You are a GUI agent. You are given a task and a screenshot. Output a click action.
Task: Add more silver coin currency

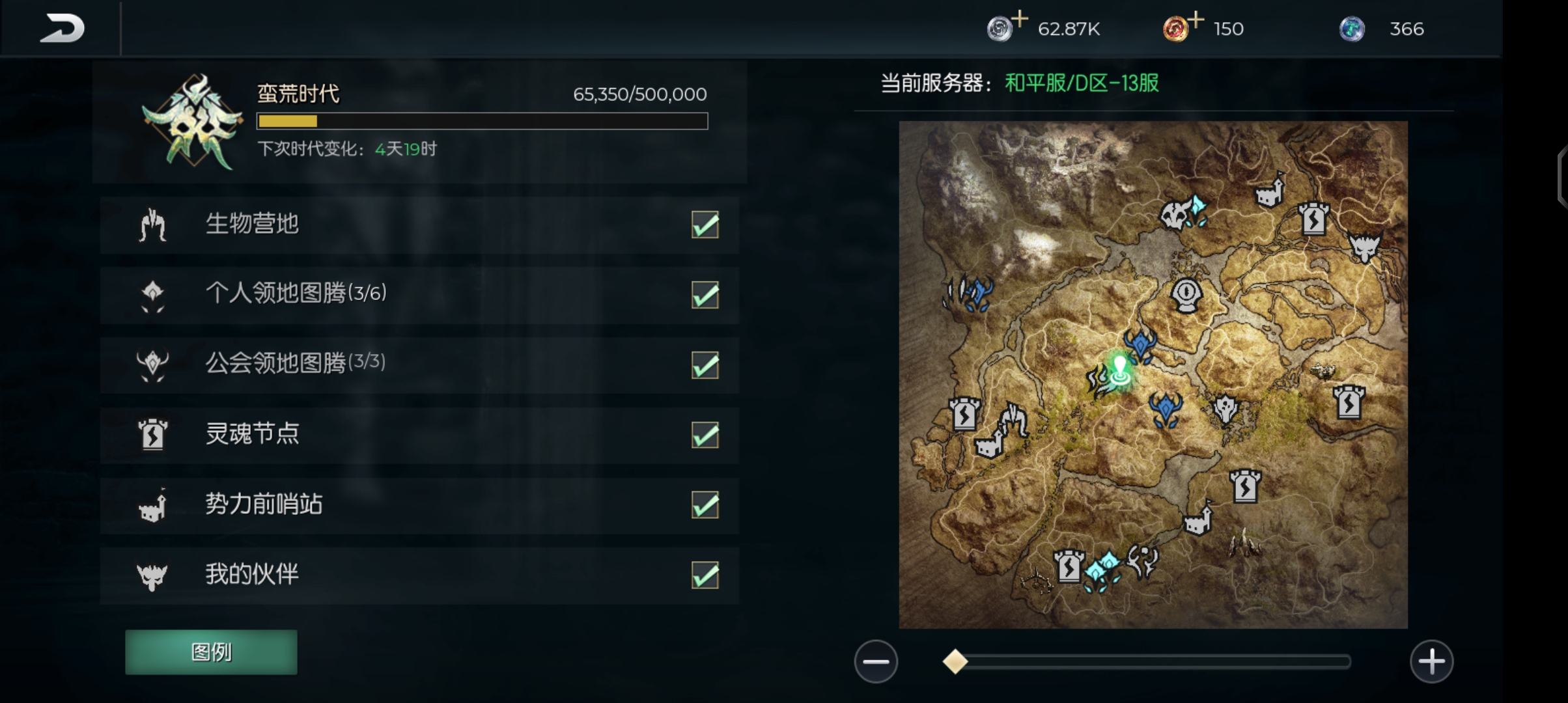point(1020,20)
